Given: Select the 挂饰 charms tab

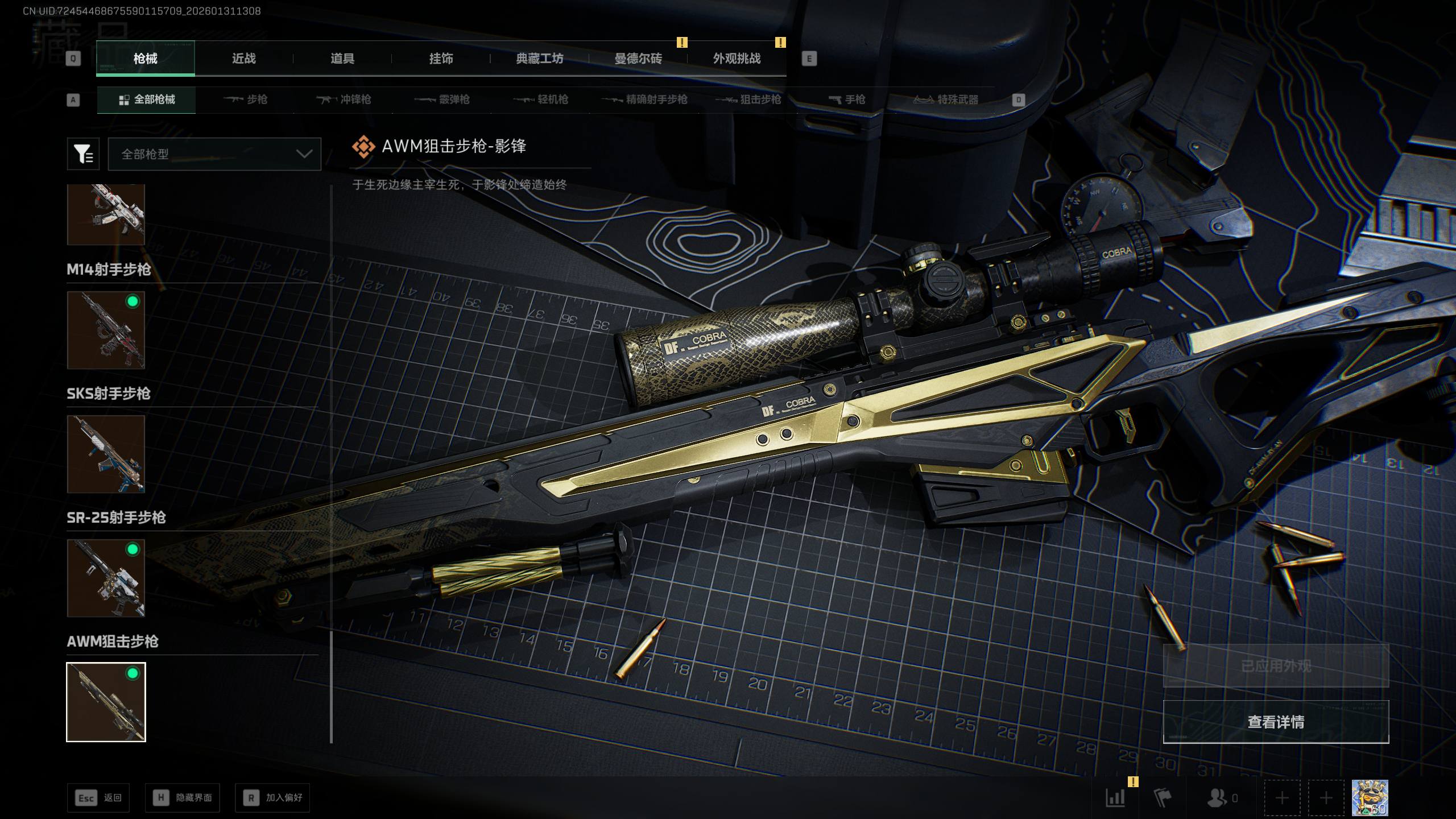Looking at the screenshot, I should pyautogui.click(x=441, y=59).
